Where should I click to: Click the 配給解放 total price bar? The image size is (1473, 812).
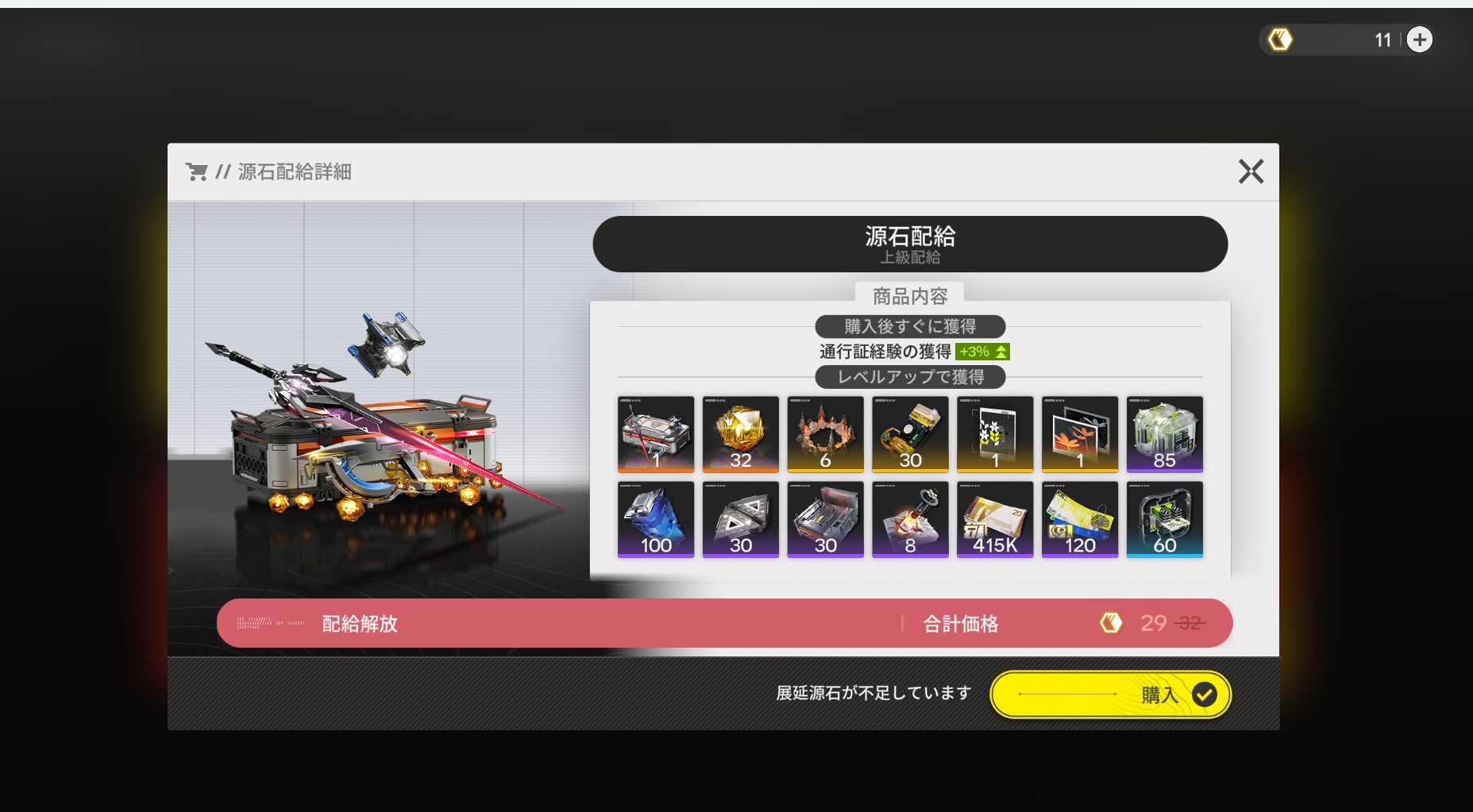click(724, 623)
